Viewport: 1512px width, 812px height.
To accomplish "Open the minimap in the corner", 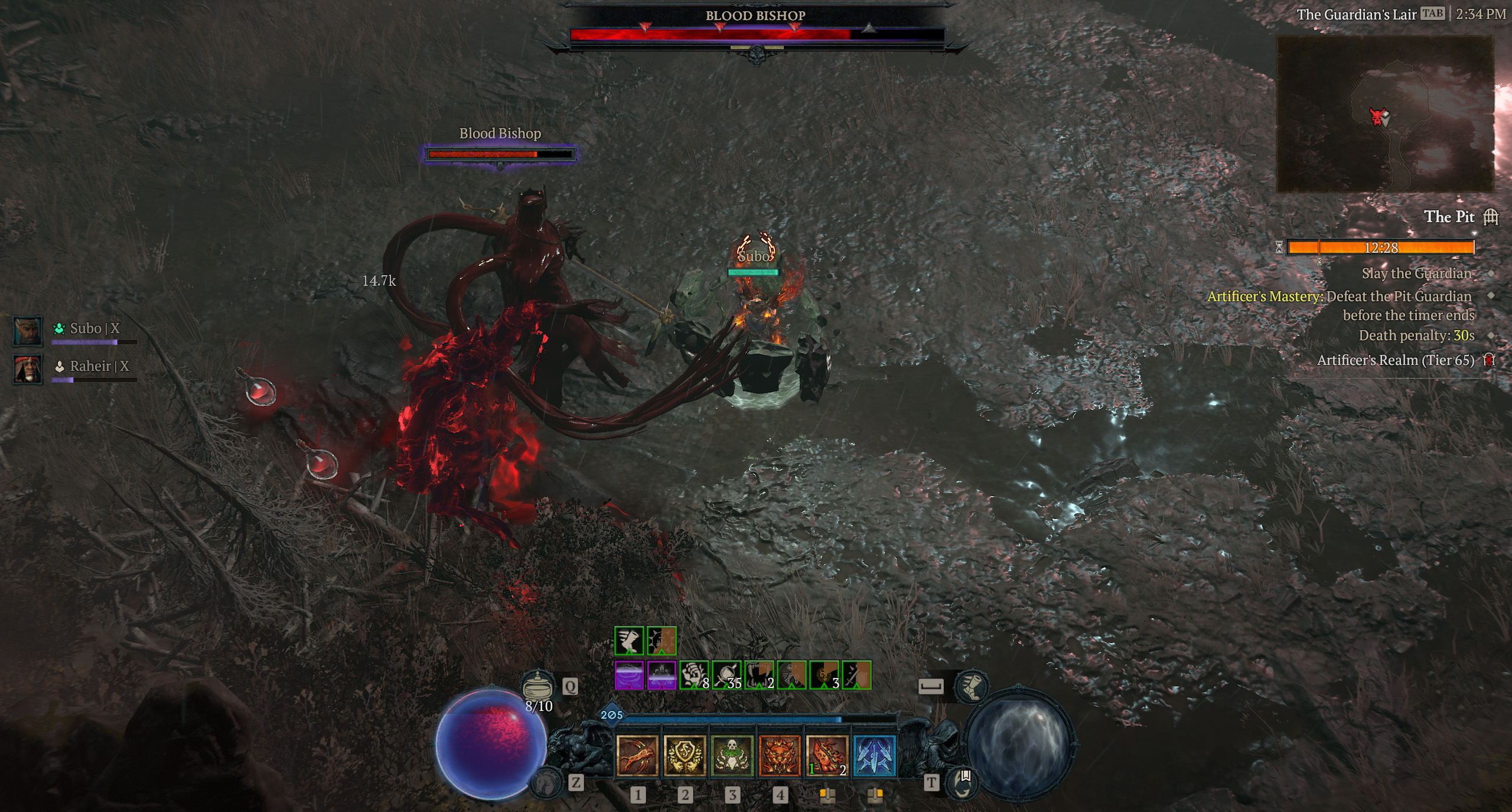I will (x=1384, y=114).
